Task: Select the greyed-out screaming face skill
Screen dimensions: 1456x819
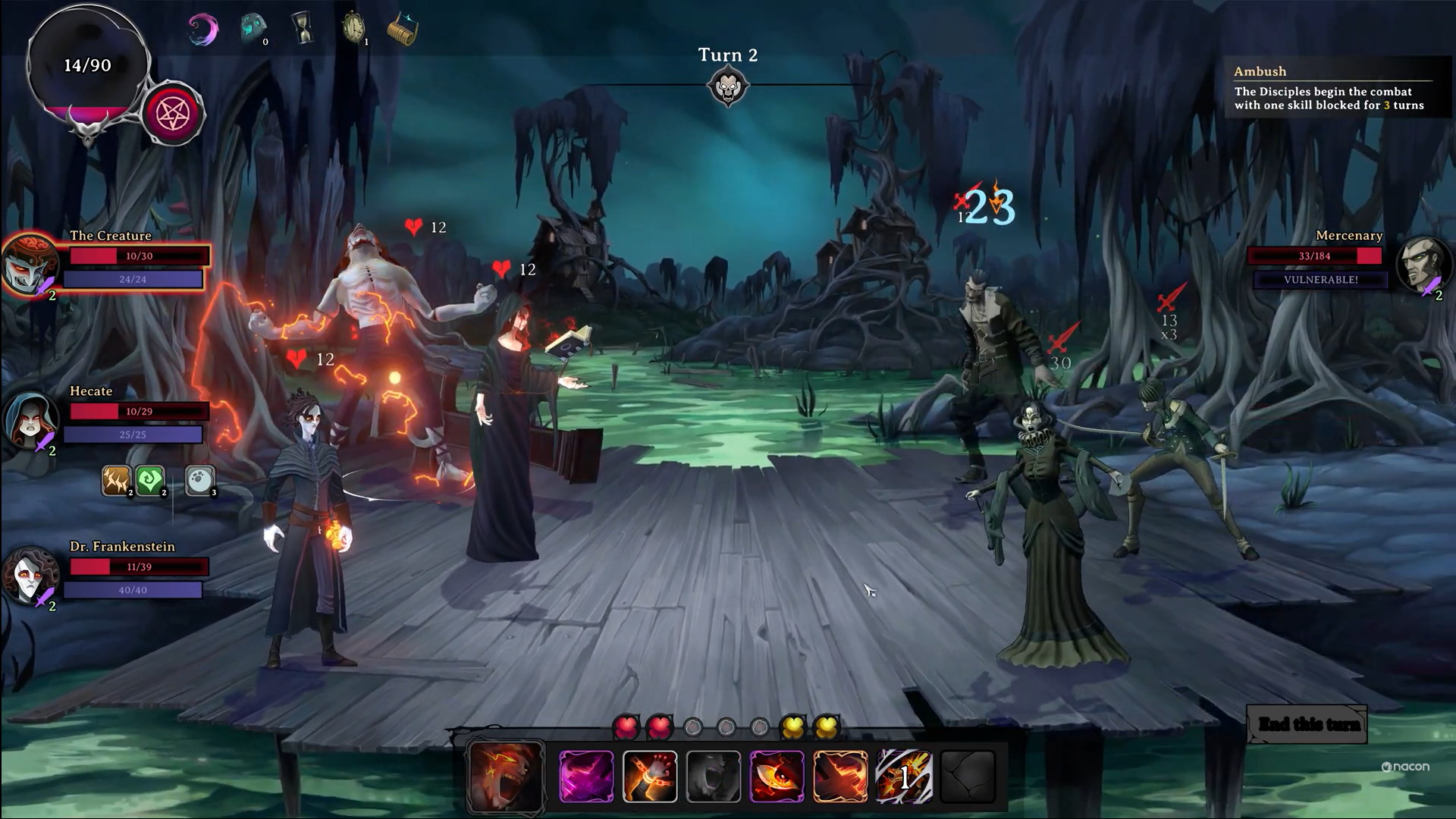Action: pos(714,776)
